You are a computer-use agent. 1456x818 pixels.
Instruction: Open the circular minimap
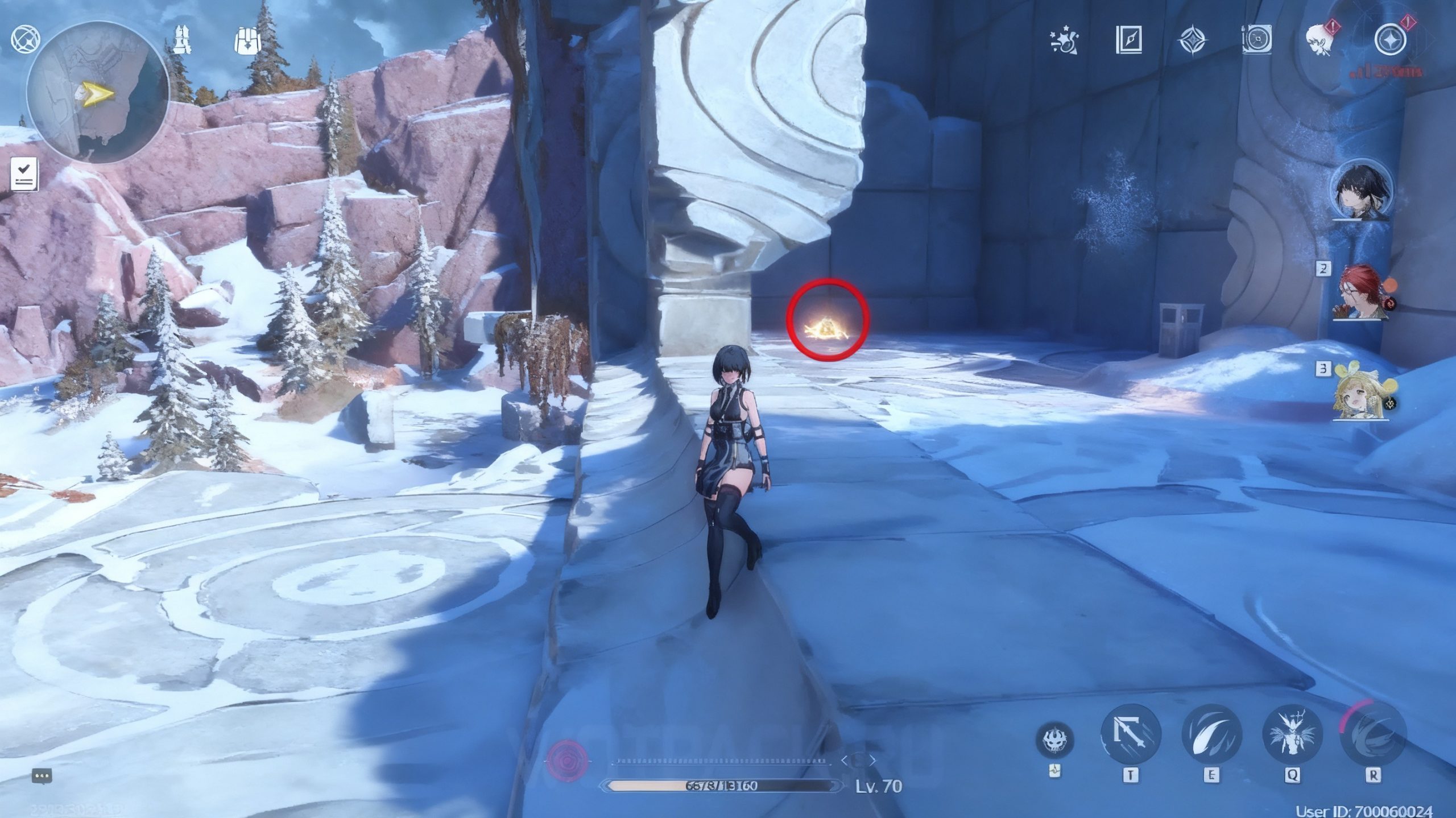point(97,92)
